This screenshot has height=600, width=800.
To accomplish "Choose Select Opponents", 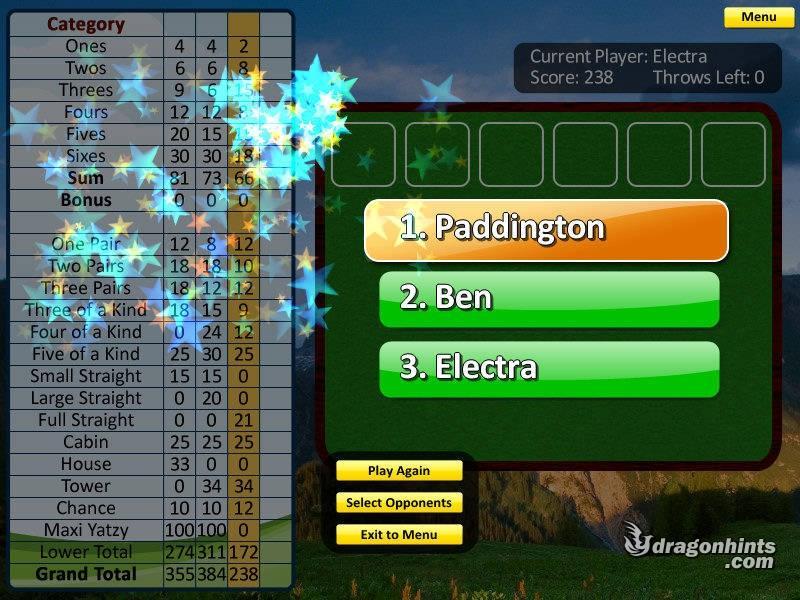I will point(399,503).
